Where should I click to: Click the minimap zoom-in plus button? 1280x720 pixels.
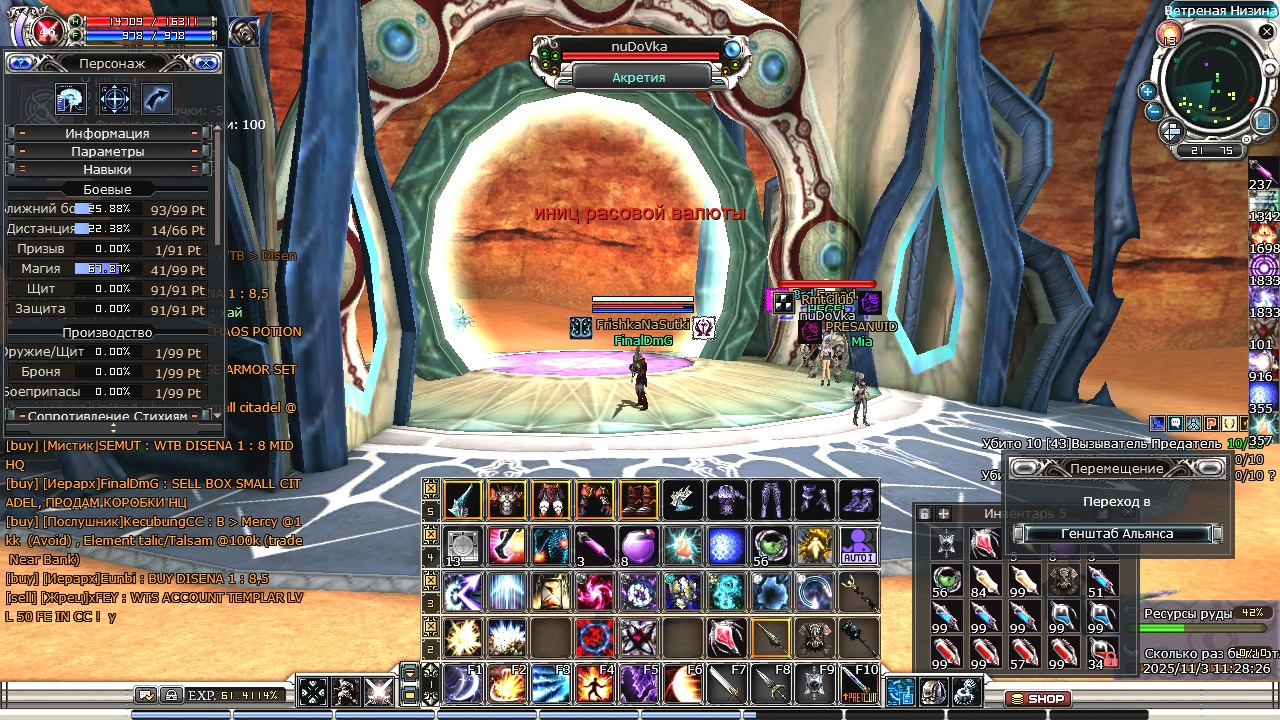click(x=1147, y=91)
